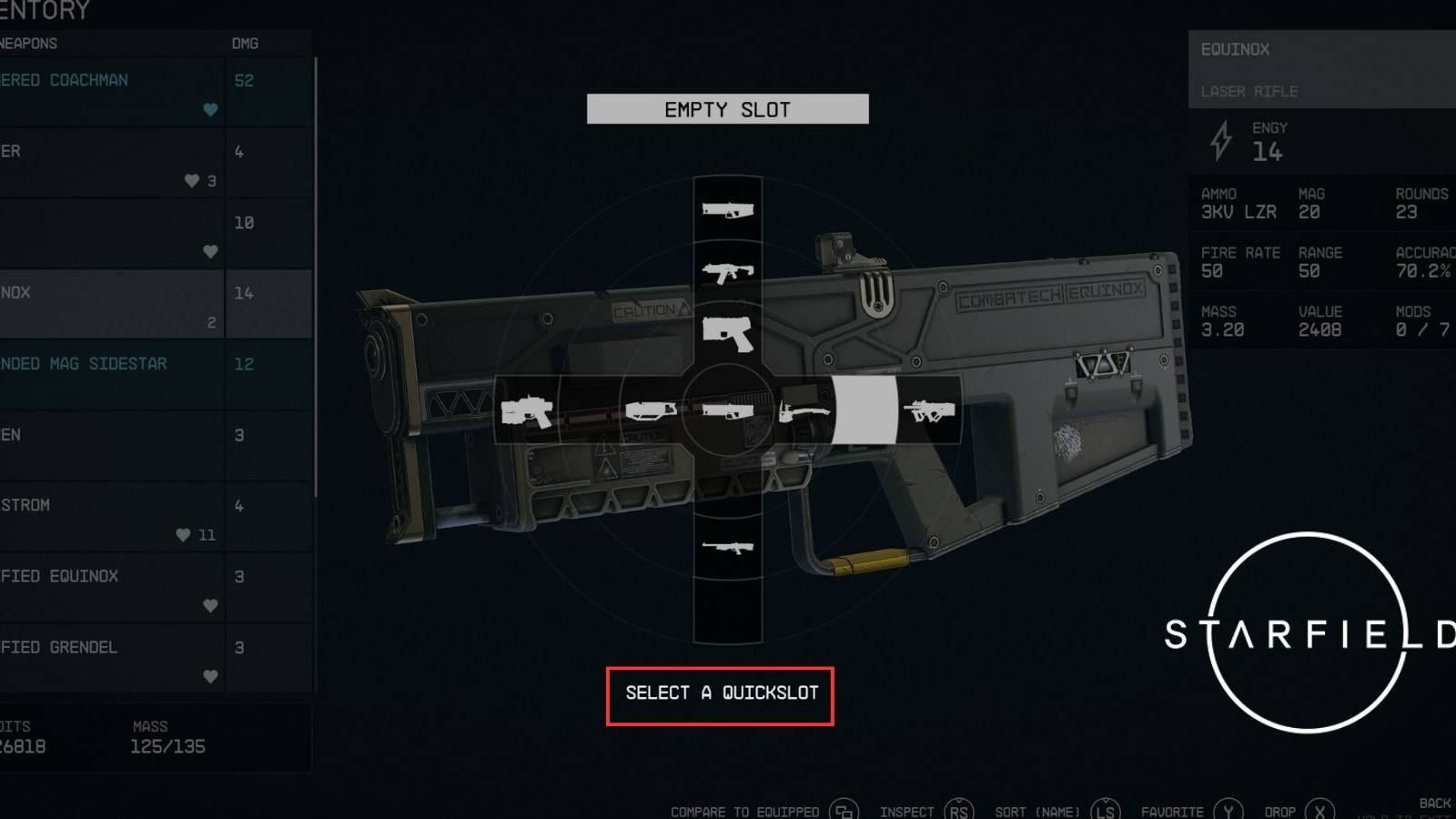Switch to the WEAPONS list header
1456x819 pixels.
(x=27, y=43)
